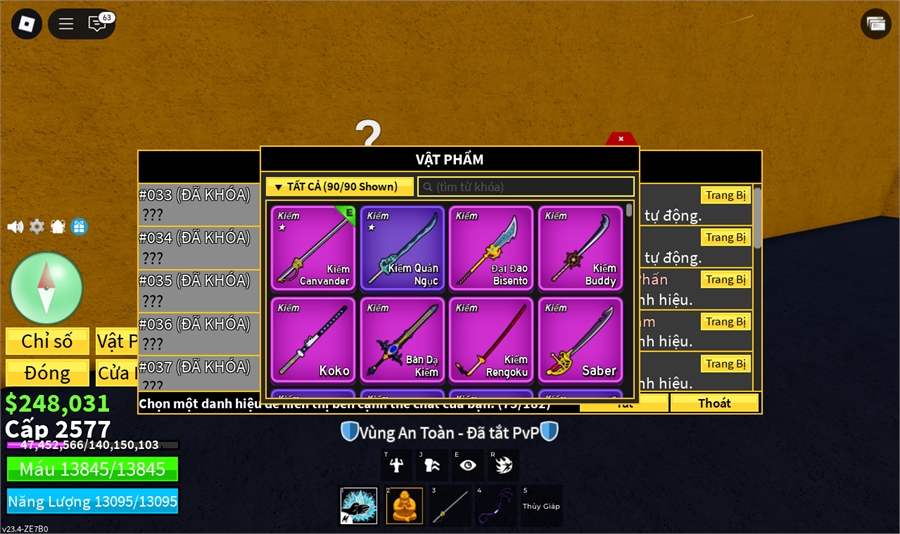Click the Đóng button
The height and width of the screenshot is (534, 900).
pyautogui.click(x=47, y=373)
